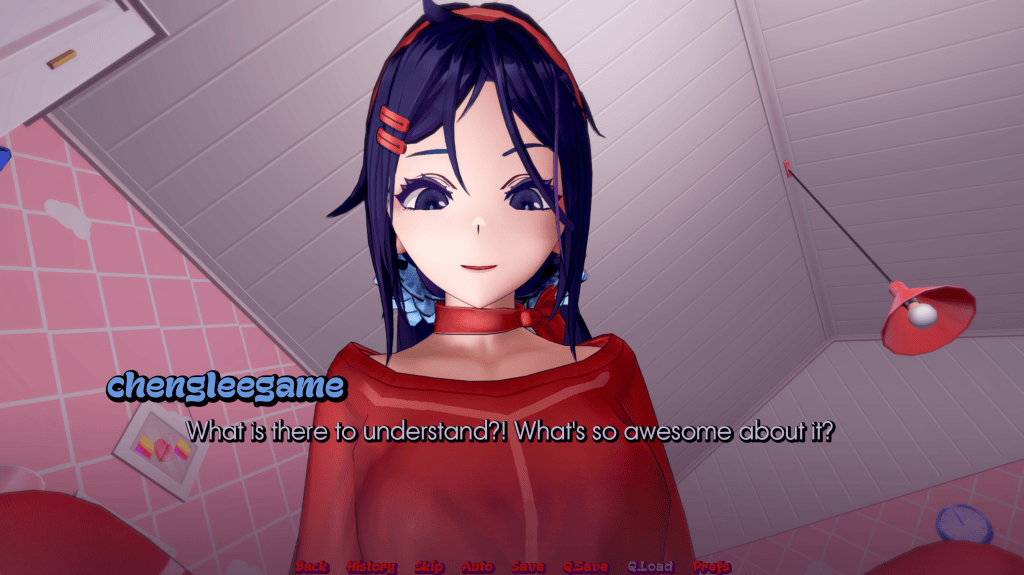Open the Prefs settings screen
The height and width of the screenshot is (575, 1024).
pyautogui.click(x=711, y=567)
